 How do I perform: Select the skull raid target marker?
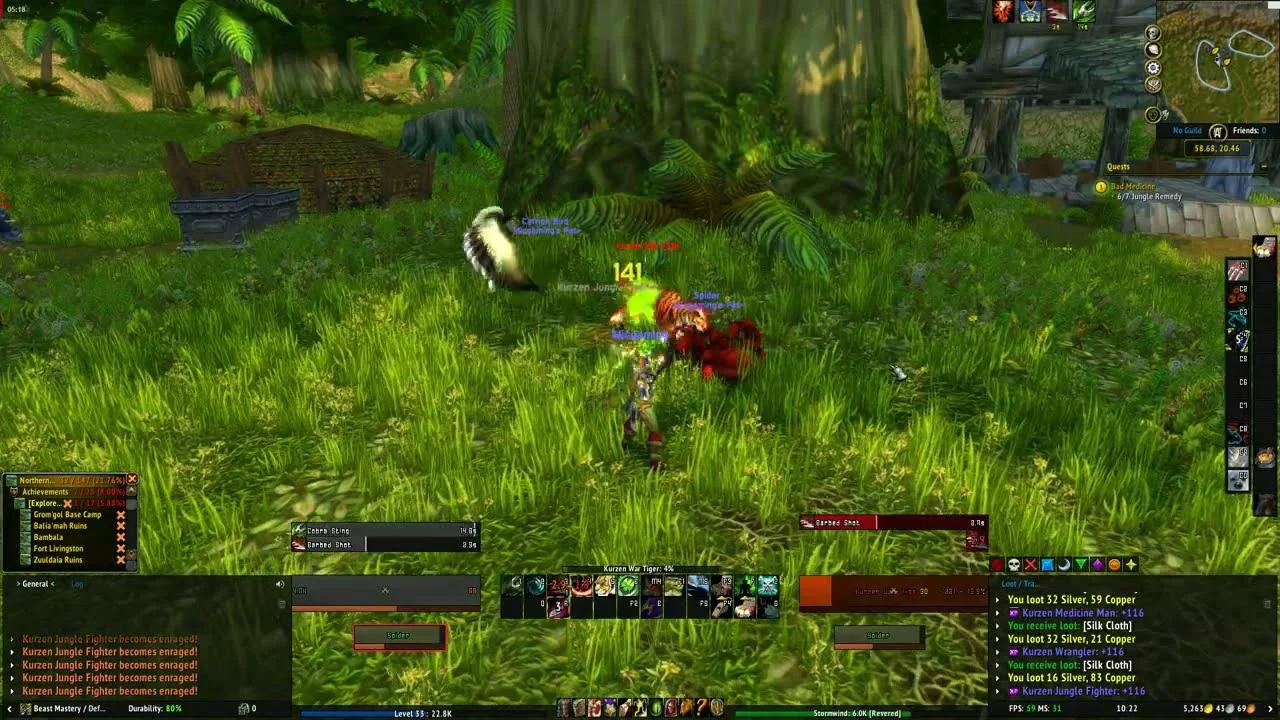pos(1014,564)
